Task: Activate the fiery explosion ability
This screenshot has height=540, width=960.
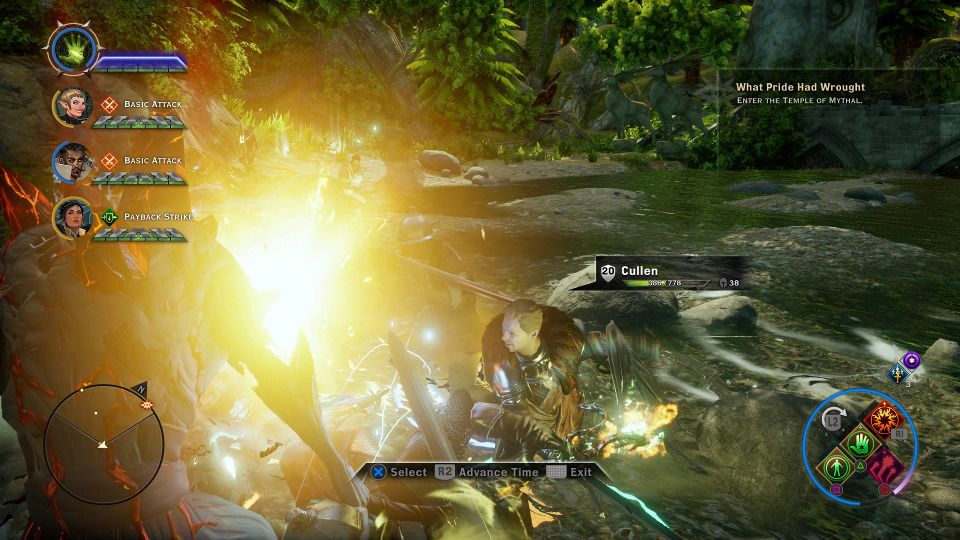Action: pos(883,420)
